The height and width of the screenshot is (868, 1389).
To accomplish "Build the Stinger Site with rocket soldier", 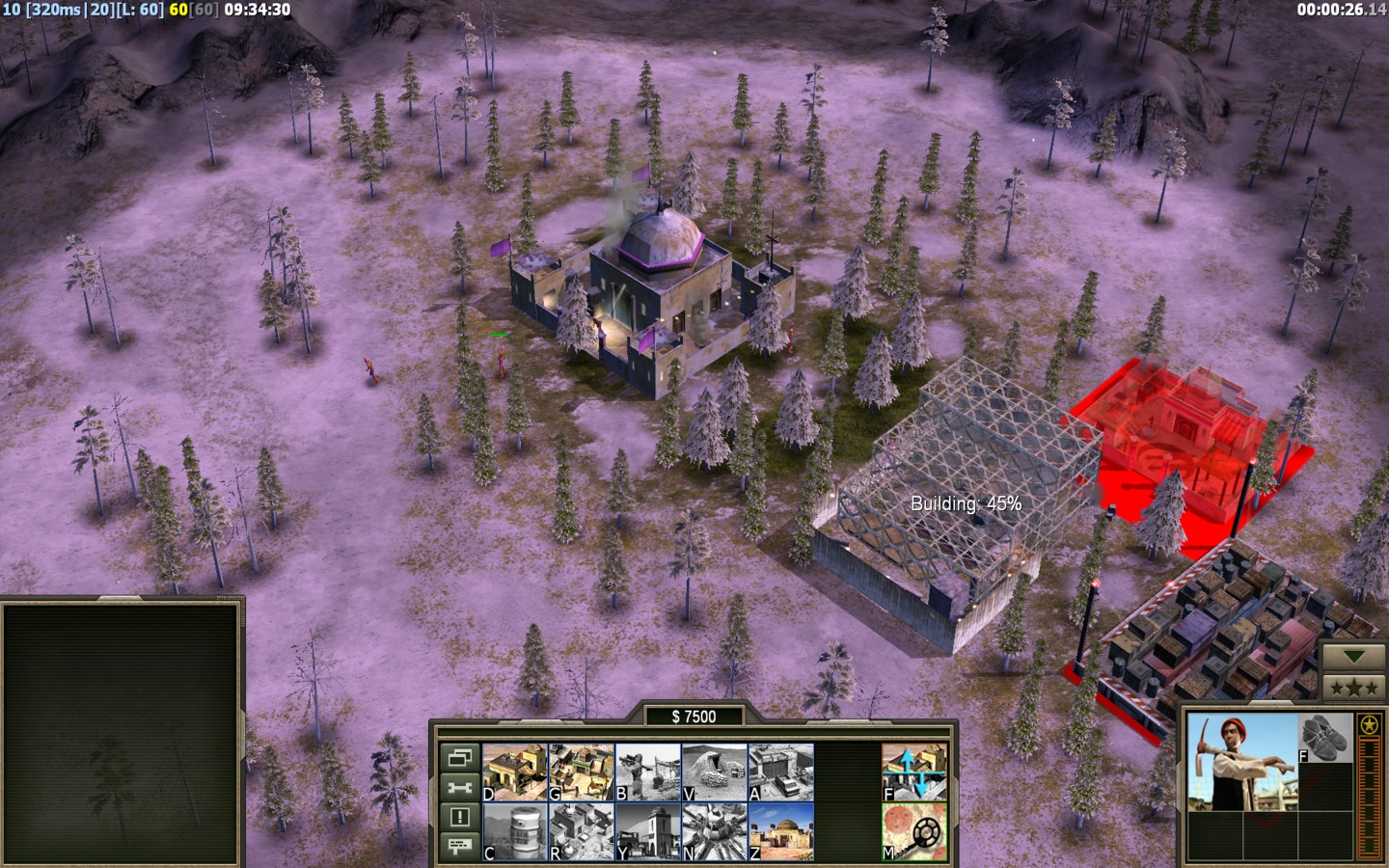I will [x=648, y=773].
